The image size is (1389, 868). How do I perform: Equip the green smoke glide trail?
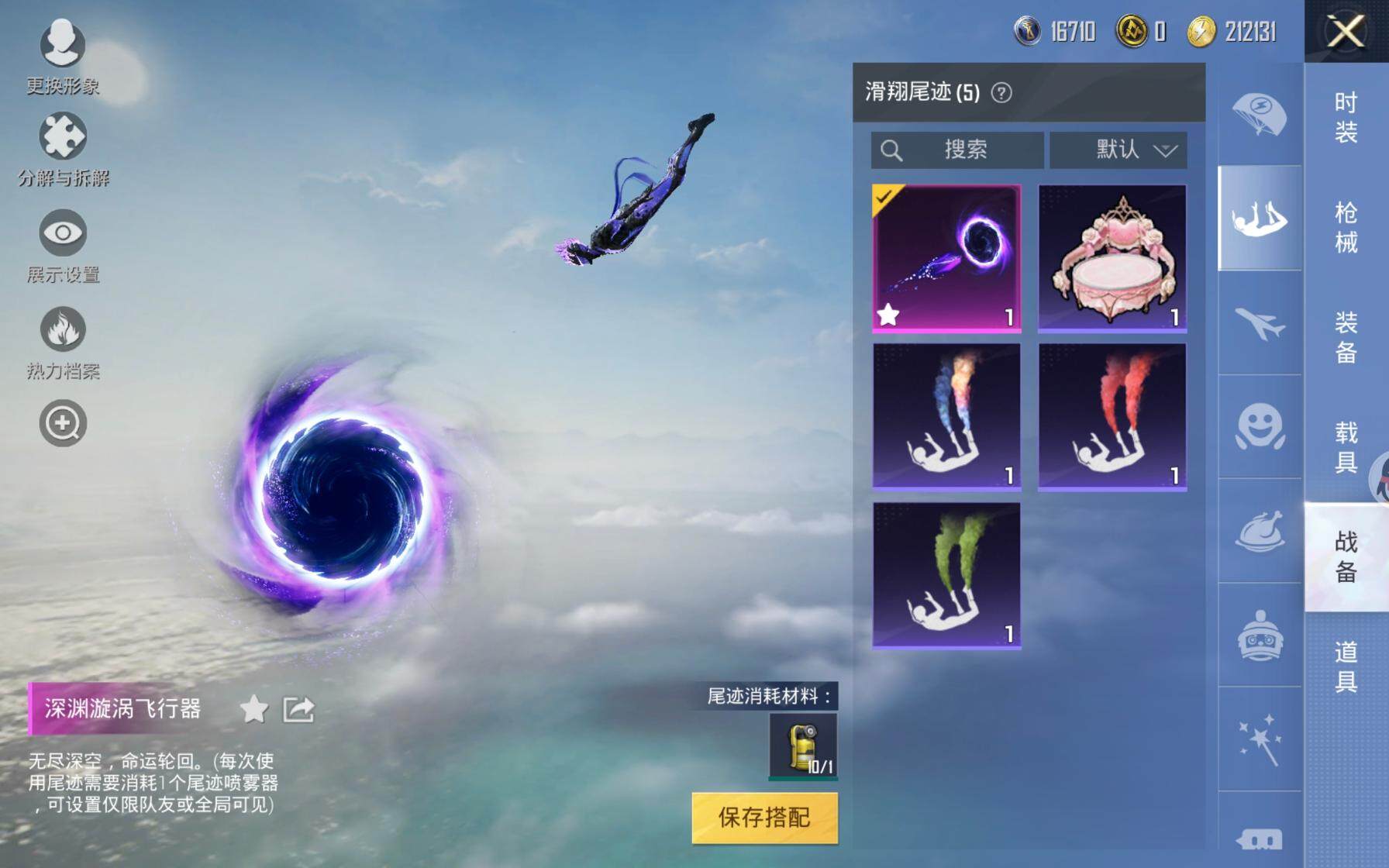click(x=946, y=574)
